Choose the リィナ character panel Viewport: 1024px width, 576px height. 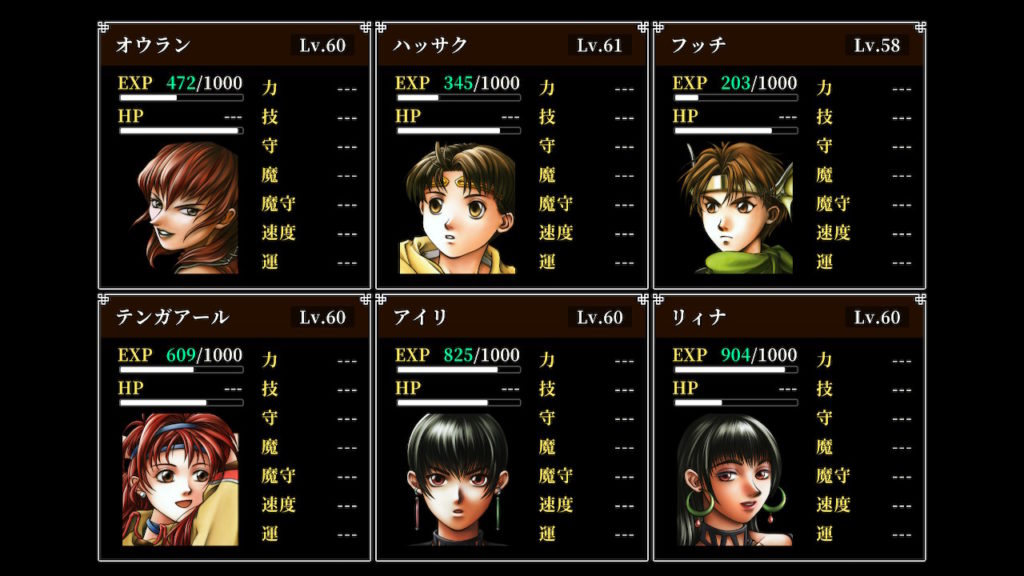click(789, 426)
